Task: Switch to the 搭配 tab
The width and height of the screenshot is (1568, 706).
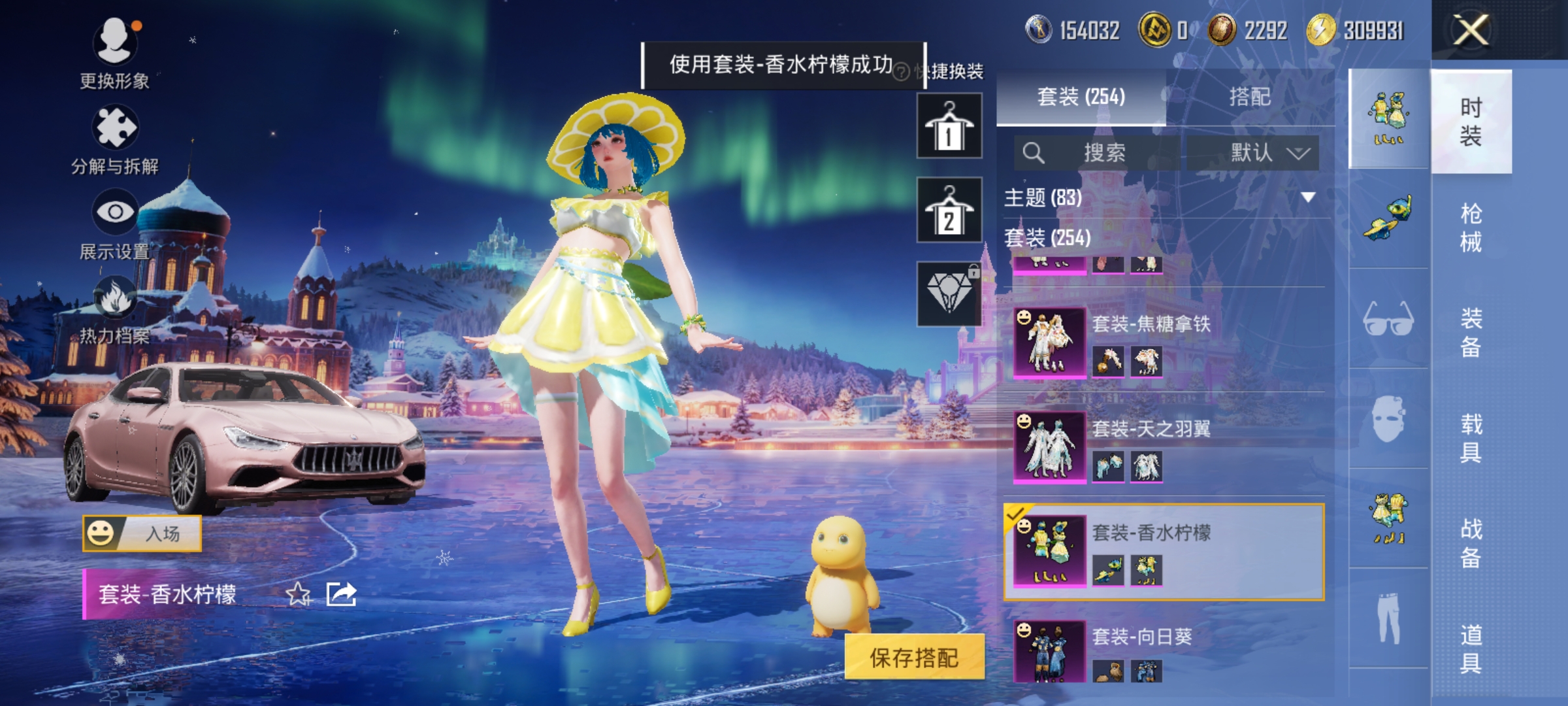Action: pos(1249,97)
